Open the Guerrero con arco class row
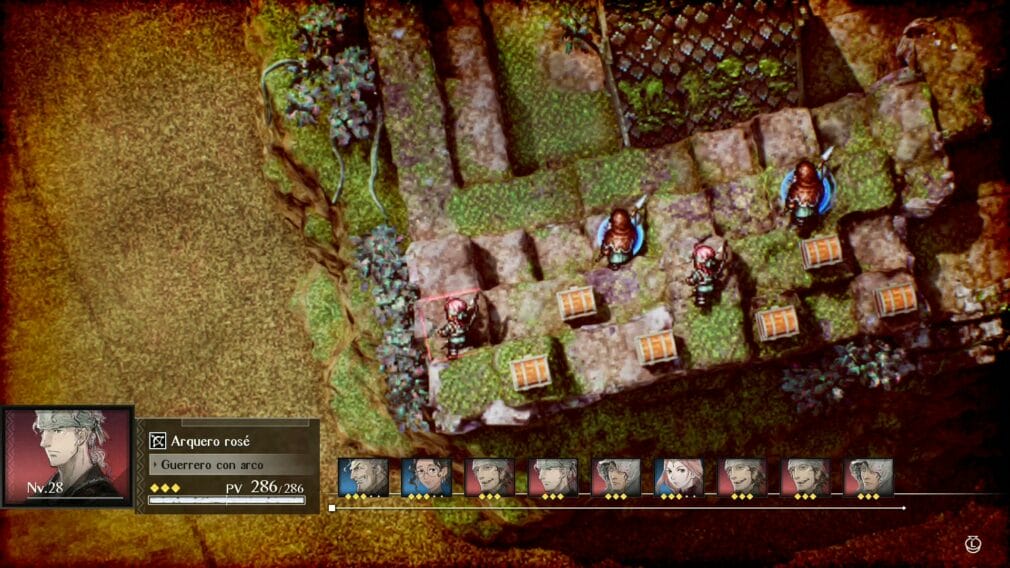Screen dimensions: 1010x568 [x=228, y=465]
